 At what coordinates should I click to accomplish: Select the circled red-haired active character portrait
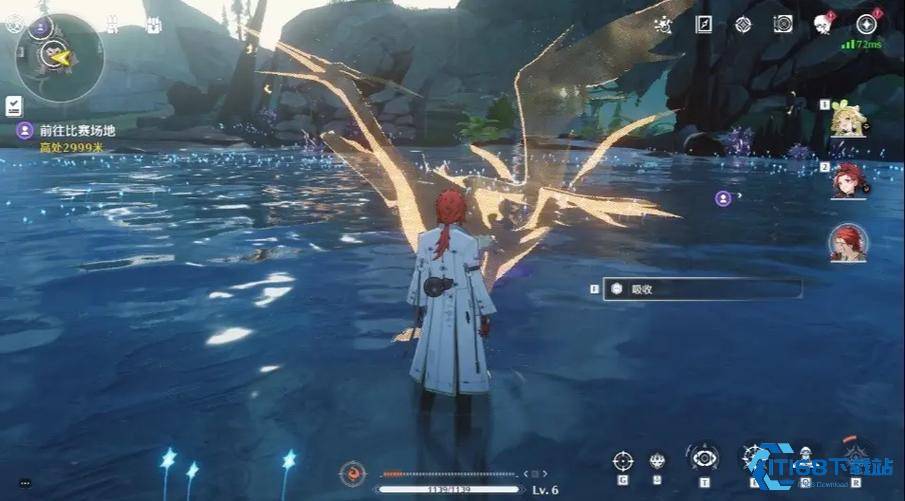[x=847, y=243]
